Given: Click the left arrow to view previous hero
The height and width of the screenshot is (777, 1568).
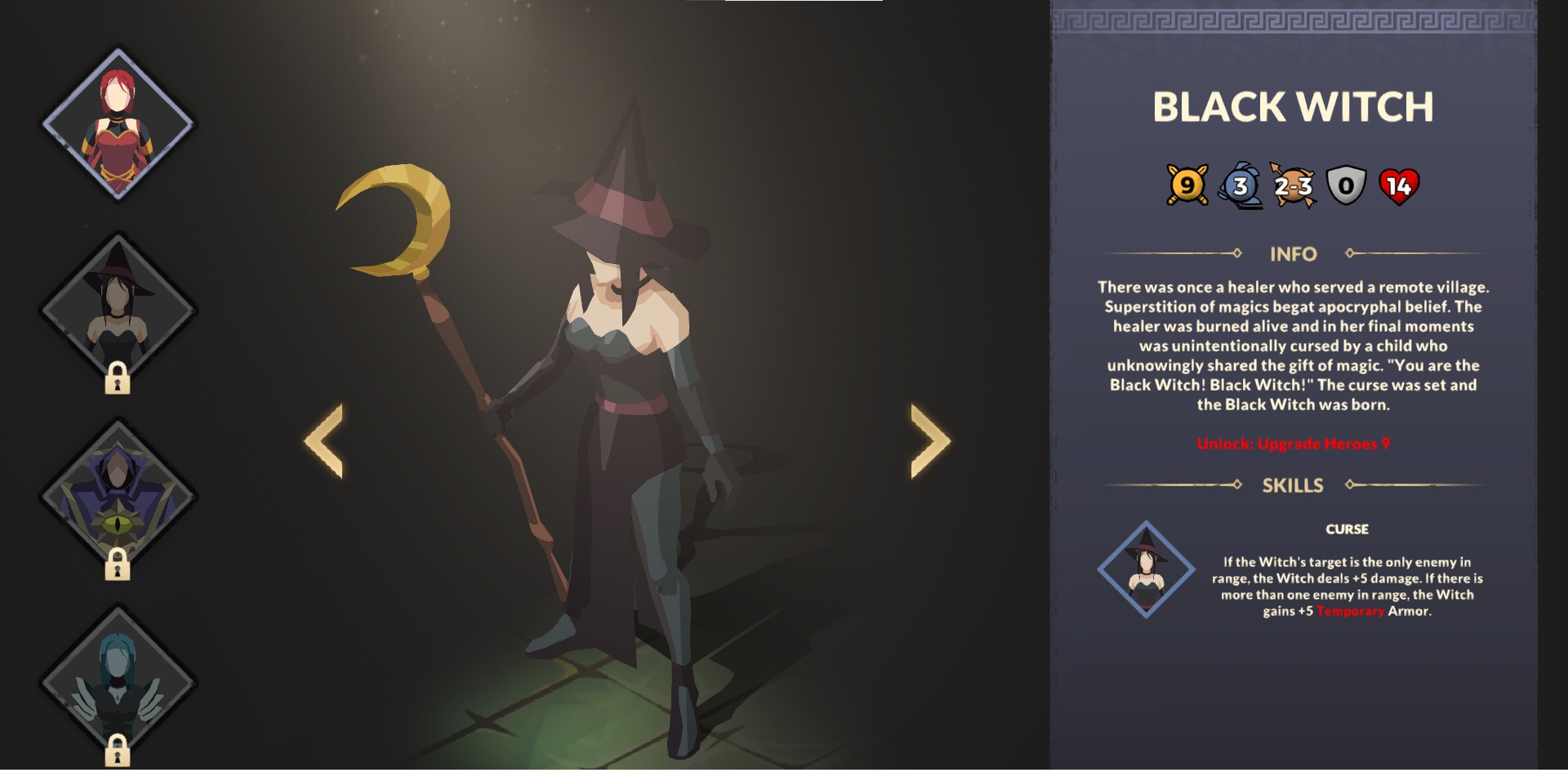Looking at the screenshot, I should pyautogui.click(x=325, y=441).
